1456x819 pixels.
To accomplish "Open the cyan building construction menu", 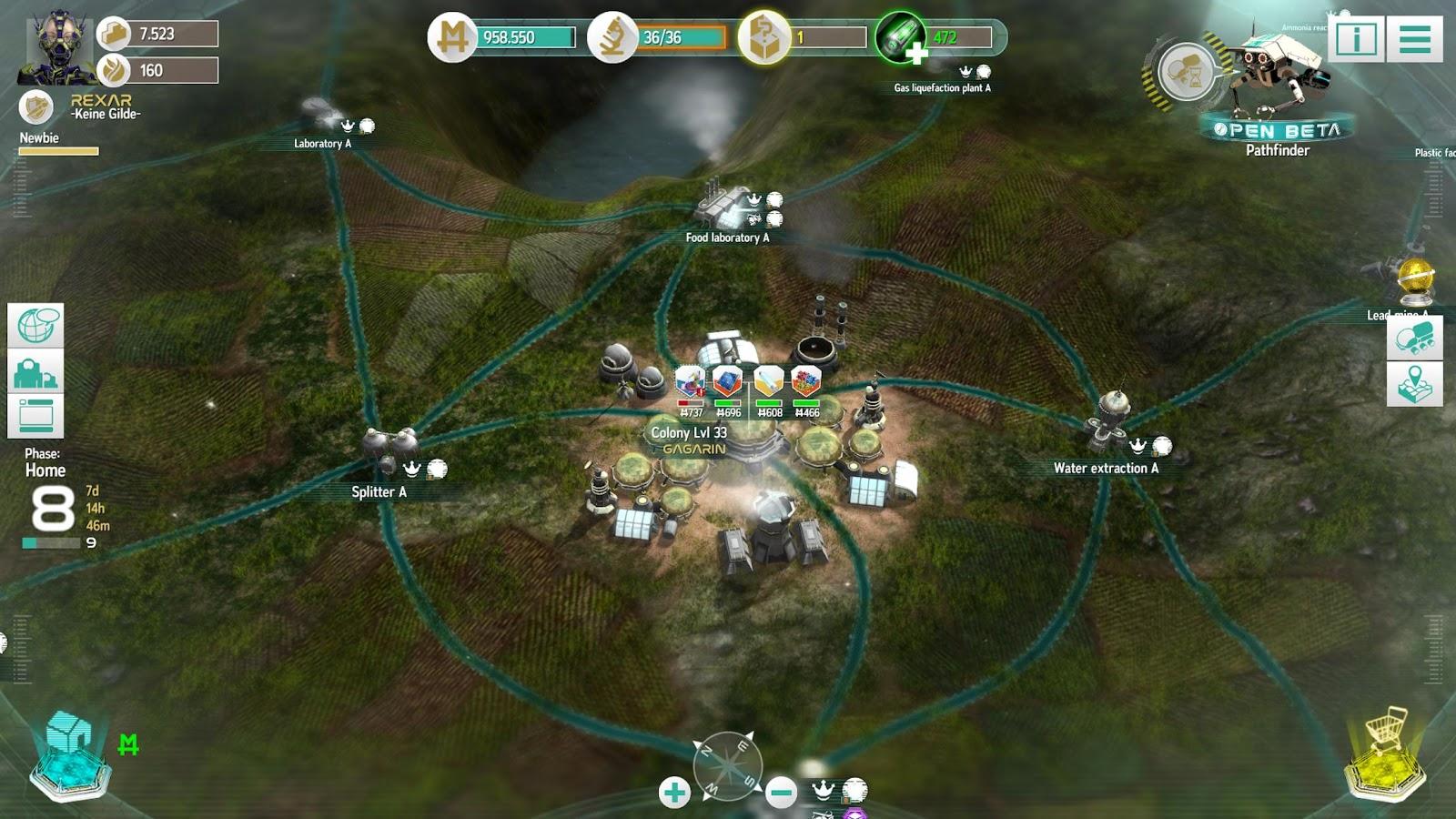I will click(x=69, y=757).
